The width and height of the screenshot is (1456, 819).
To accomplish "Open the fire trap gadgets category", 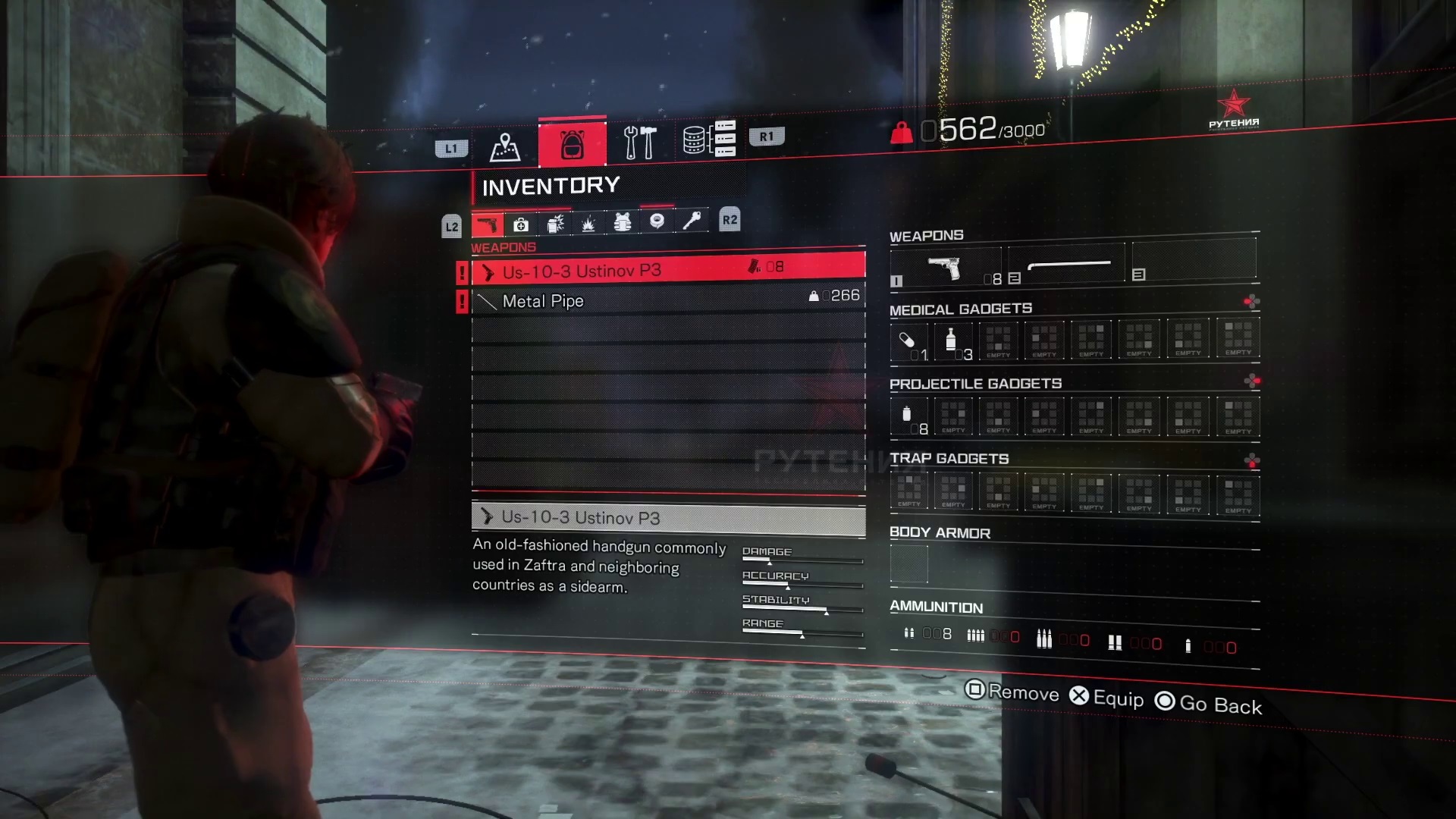I will [x=588, y=223].
